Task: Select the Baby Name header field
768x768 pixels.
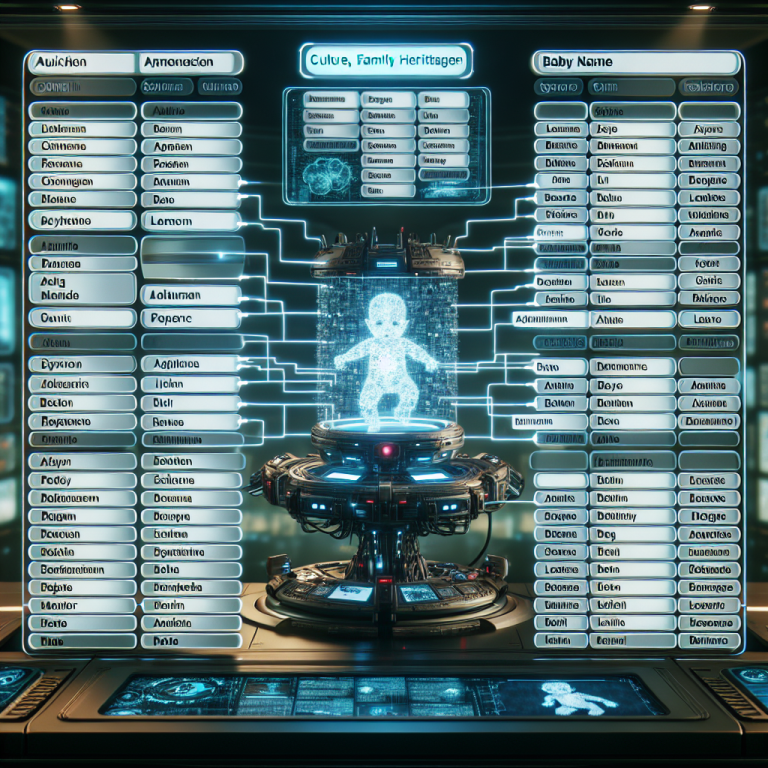Action: pyautogui.click(x=637, y=62)
